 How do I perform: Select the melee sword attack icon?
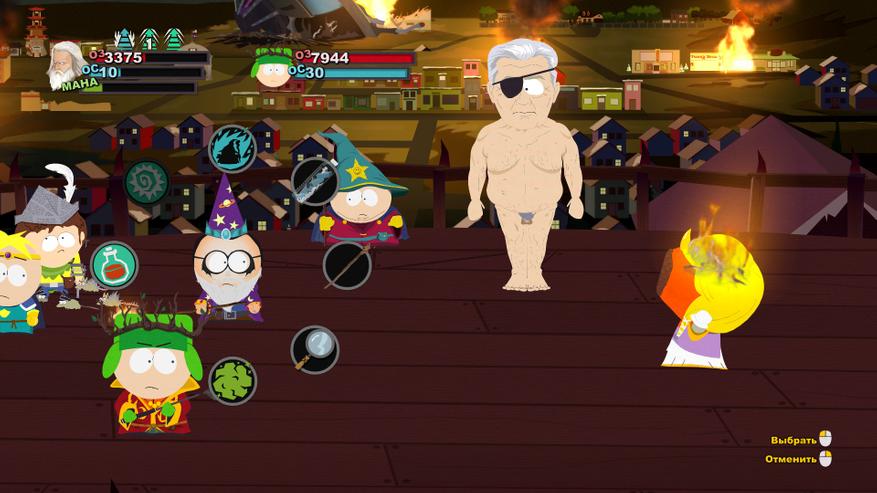pyautogui.click(x=314, y=181)
